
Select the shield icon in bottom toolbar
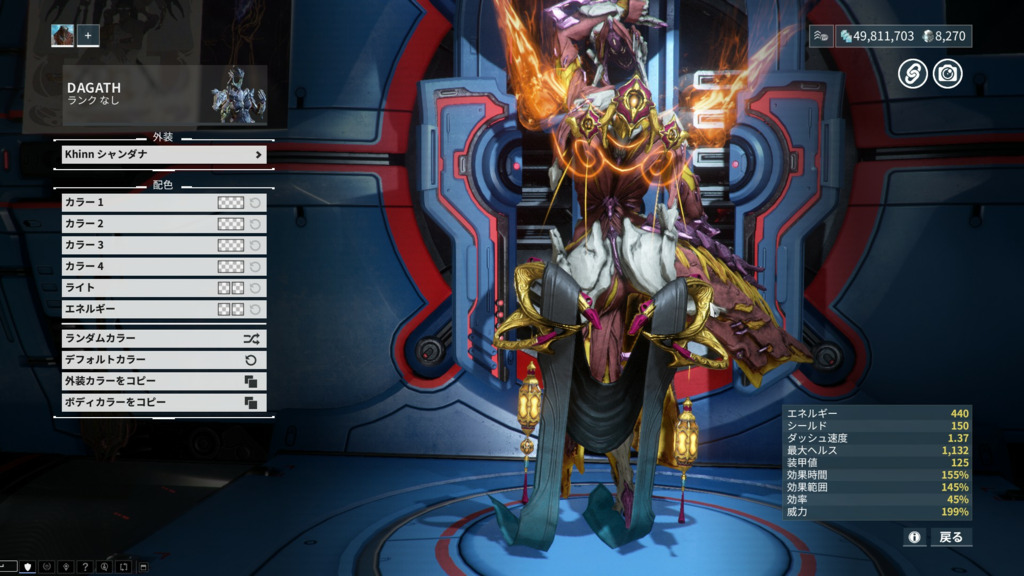coord(28,567)
